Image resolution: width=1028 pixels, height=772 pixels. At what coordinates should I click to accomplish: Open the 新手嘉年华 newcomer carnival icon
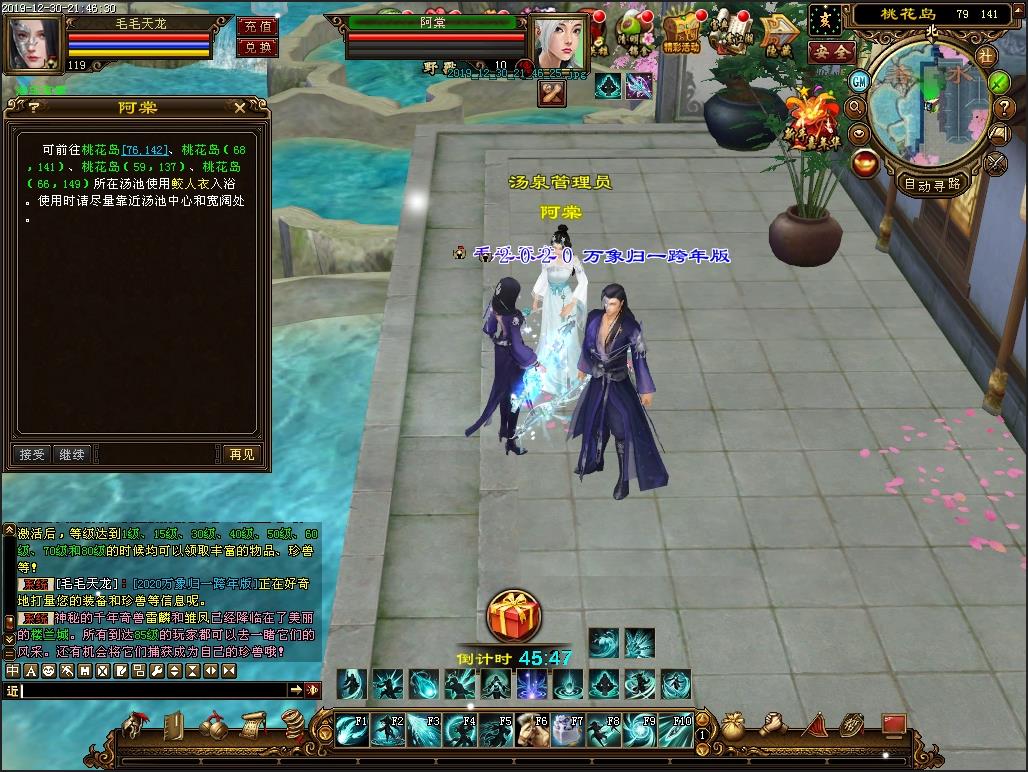[x=816, y=120]
